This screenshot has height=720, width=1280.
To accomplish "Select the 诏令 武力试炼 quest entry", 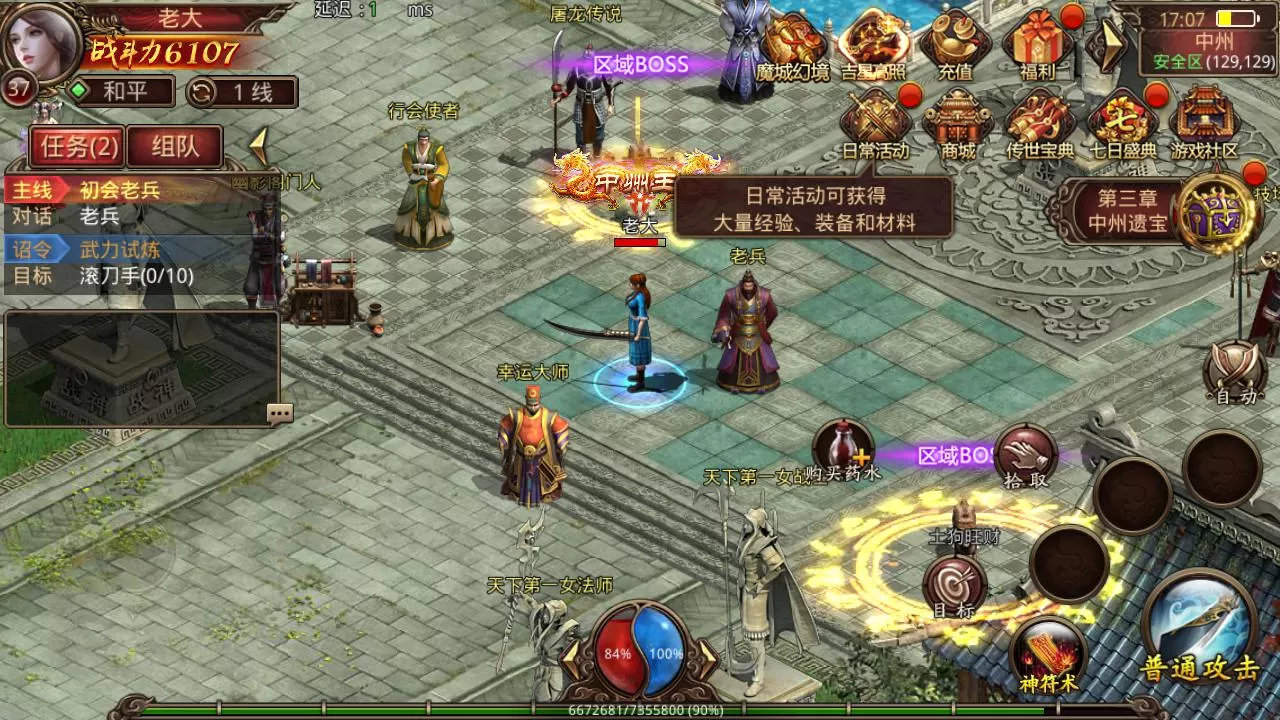I will [x=120, y=249].
